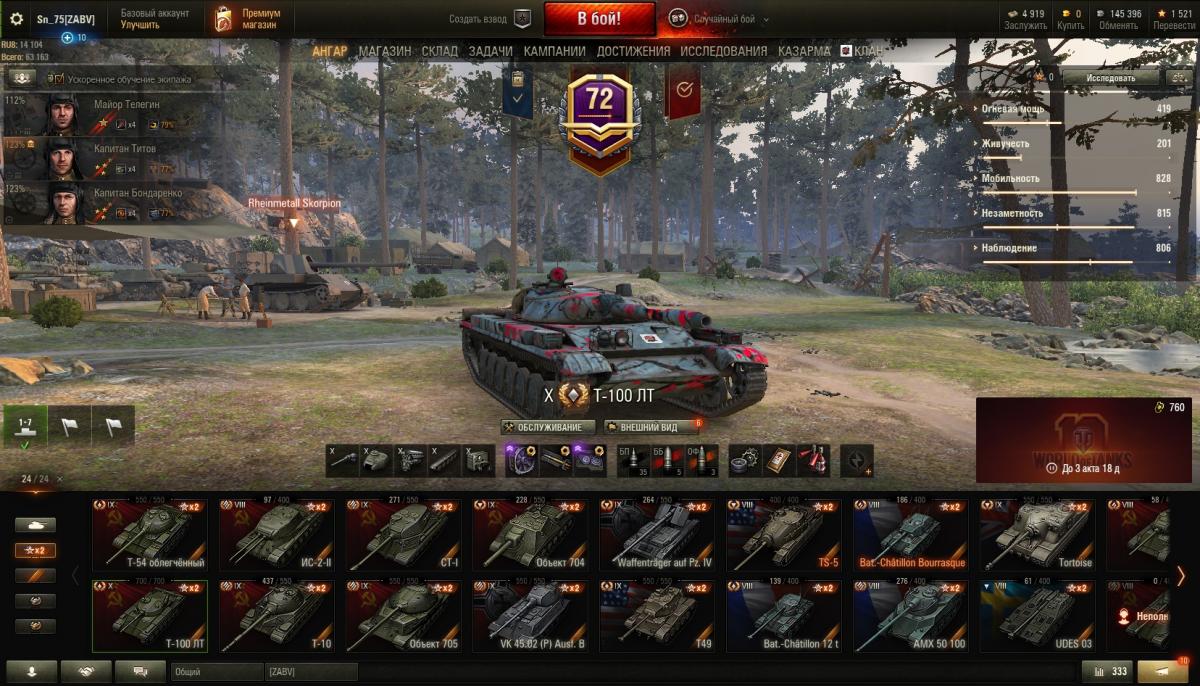Switch to the МАГАЗИН tab
Screen dimensions: 1200x686
pos(384,51)
